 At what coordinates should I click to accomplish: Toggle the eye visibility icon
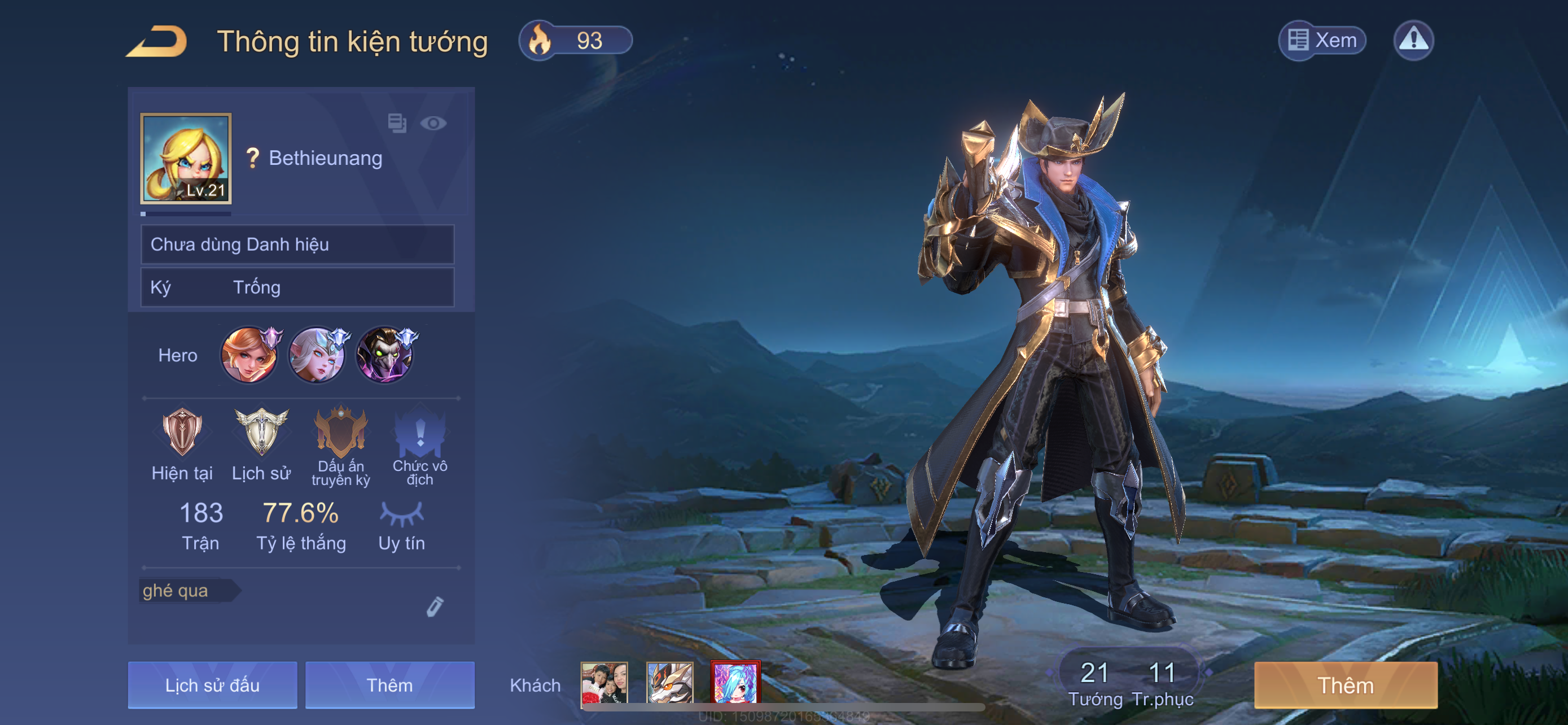[433, 124]
